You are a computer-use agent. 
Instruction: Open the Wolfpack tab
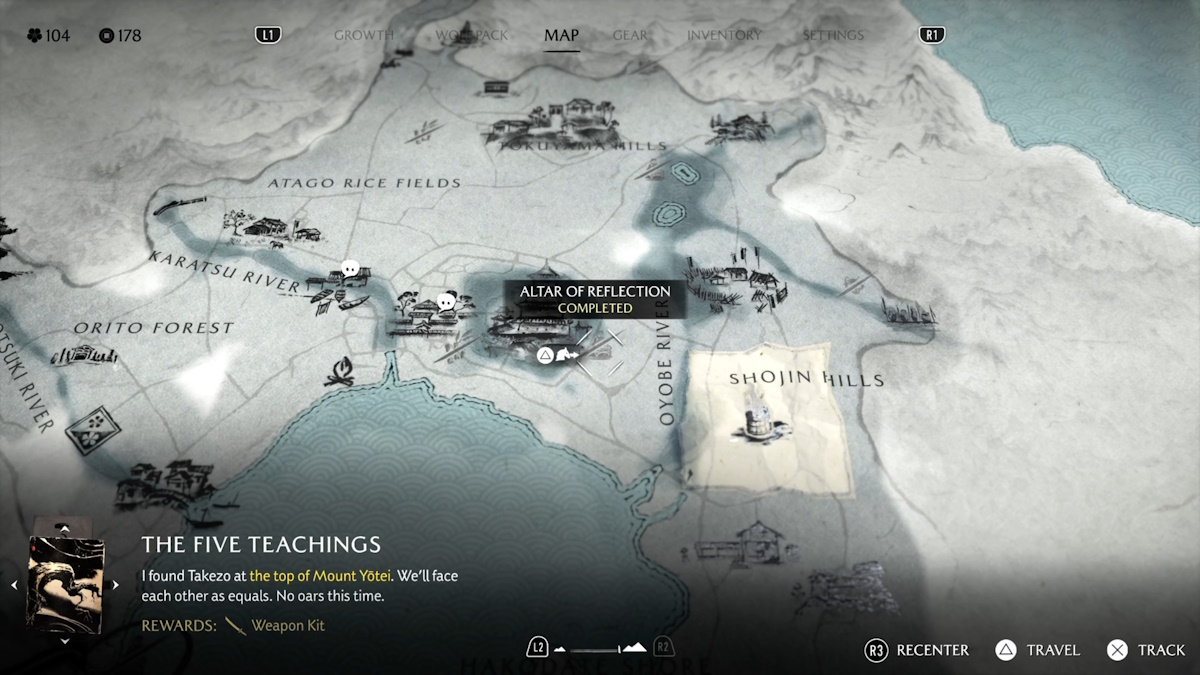[471, 35]
